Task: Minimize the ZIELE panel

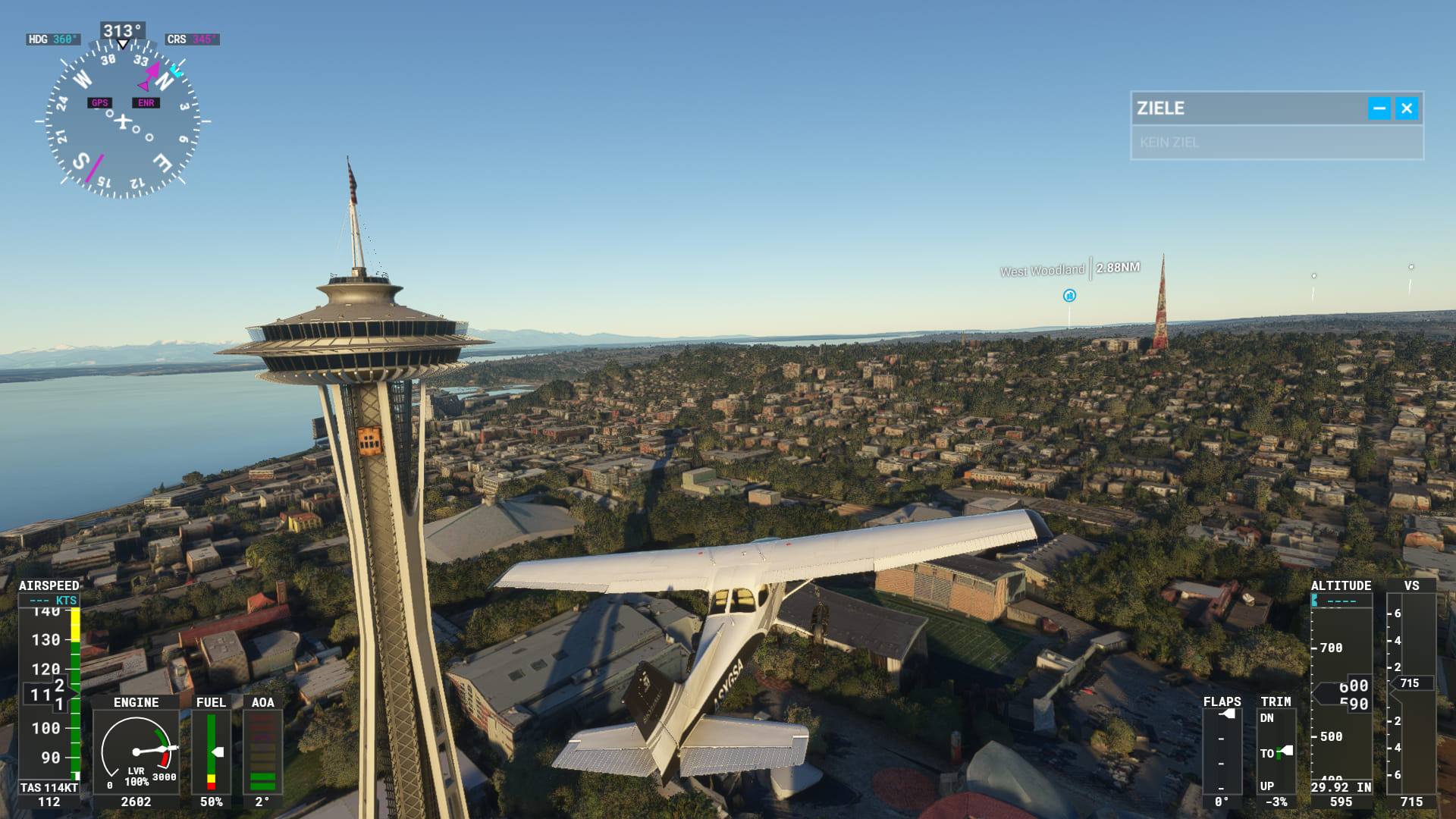Action: (1379, 108)
